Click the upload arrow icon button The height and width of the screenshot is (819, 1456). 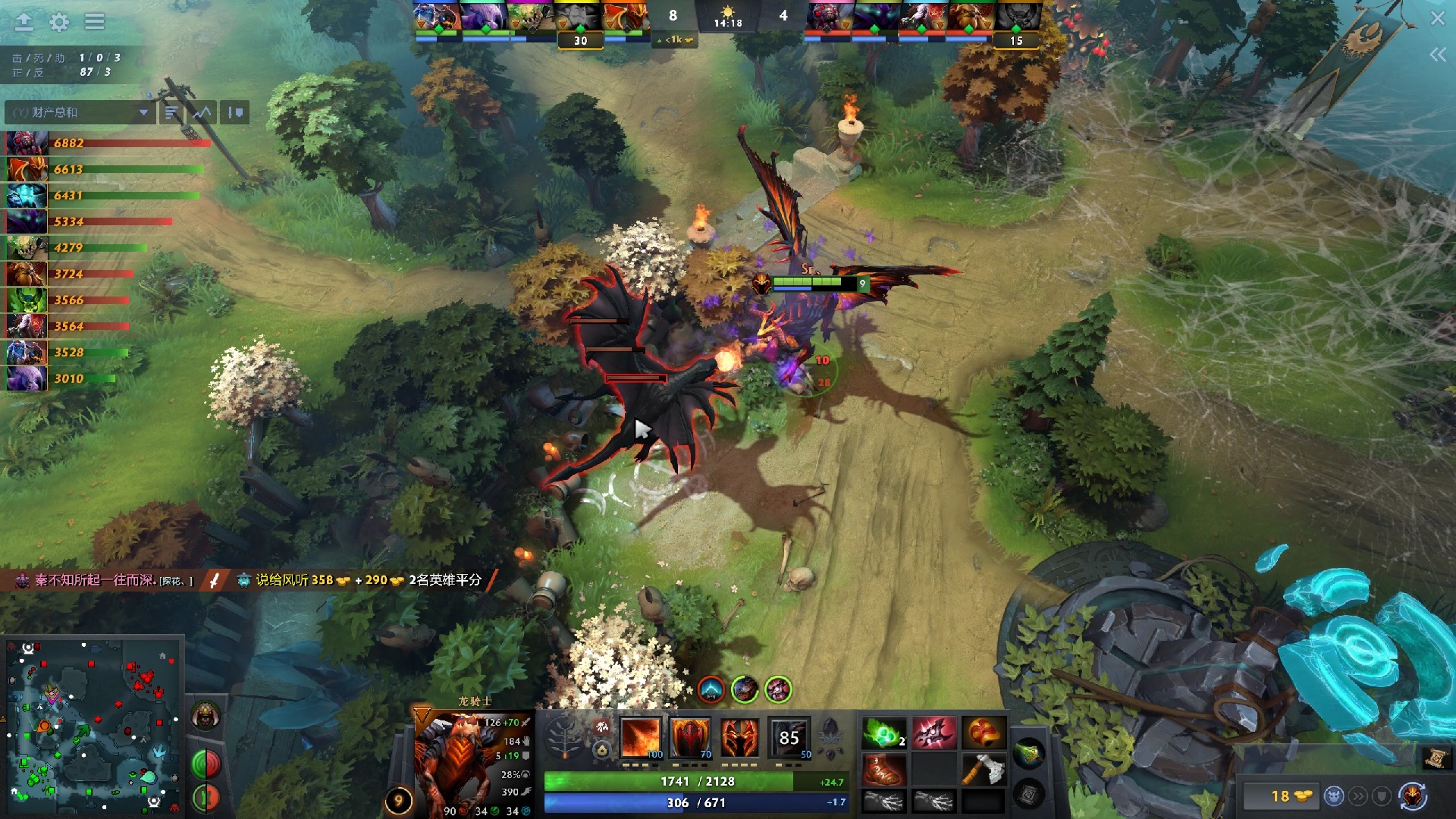pyautogui.click(x=24, y=21)
